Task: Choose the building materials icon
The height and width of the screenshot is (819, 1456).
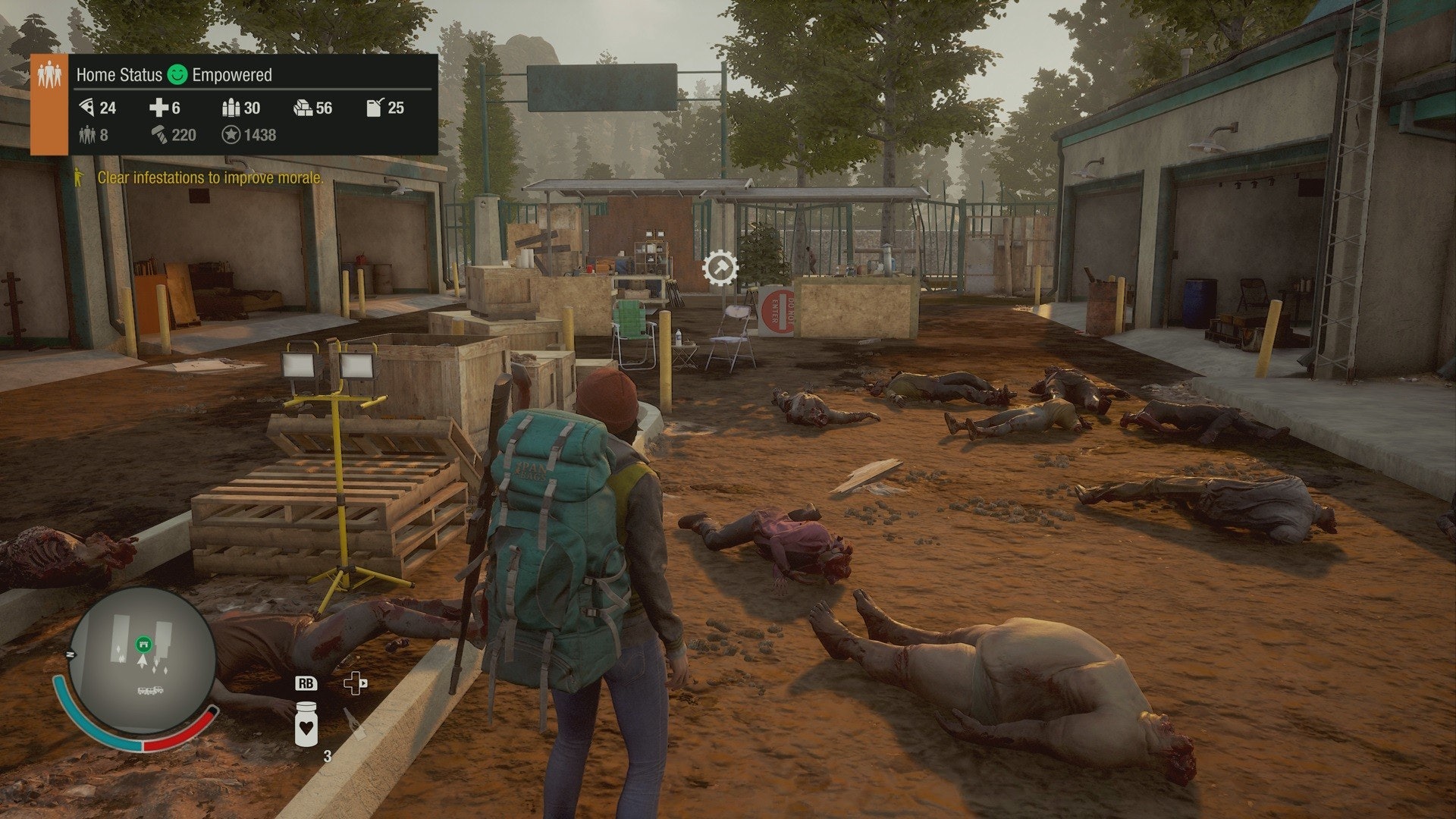Action: pos(303,108)
